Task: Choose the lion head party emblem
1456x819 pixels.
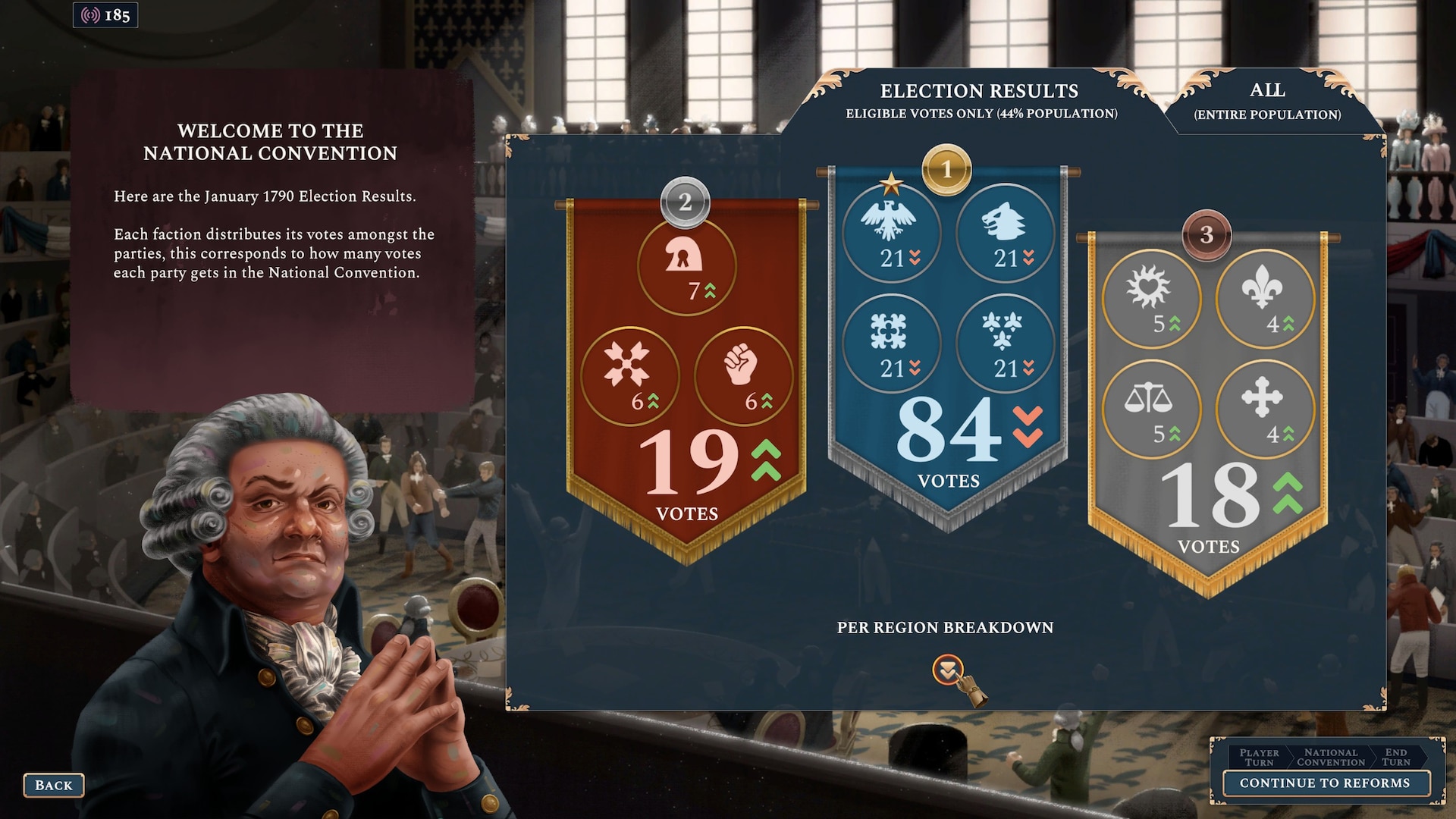Action: tap(1005, 232)
